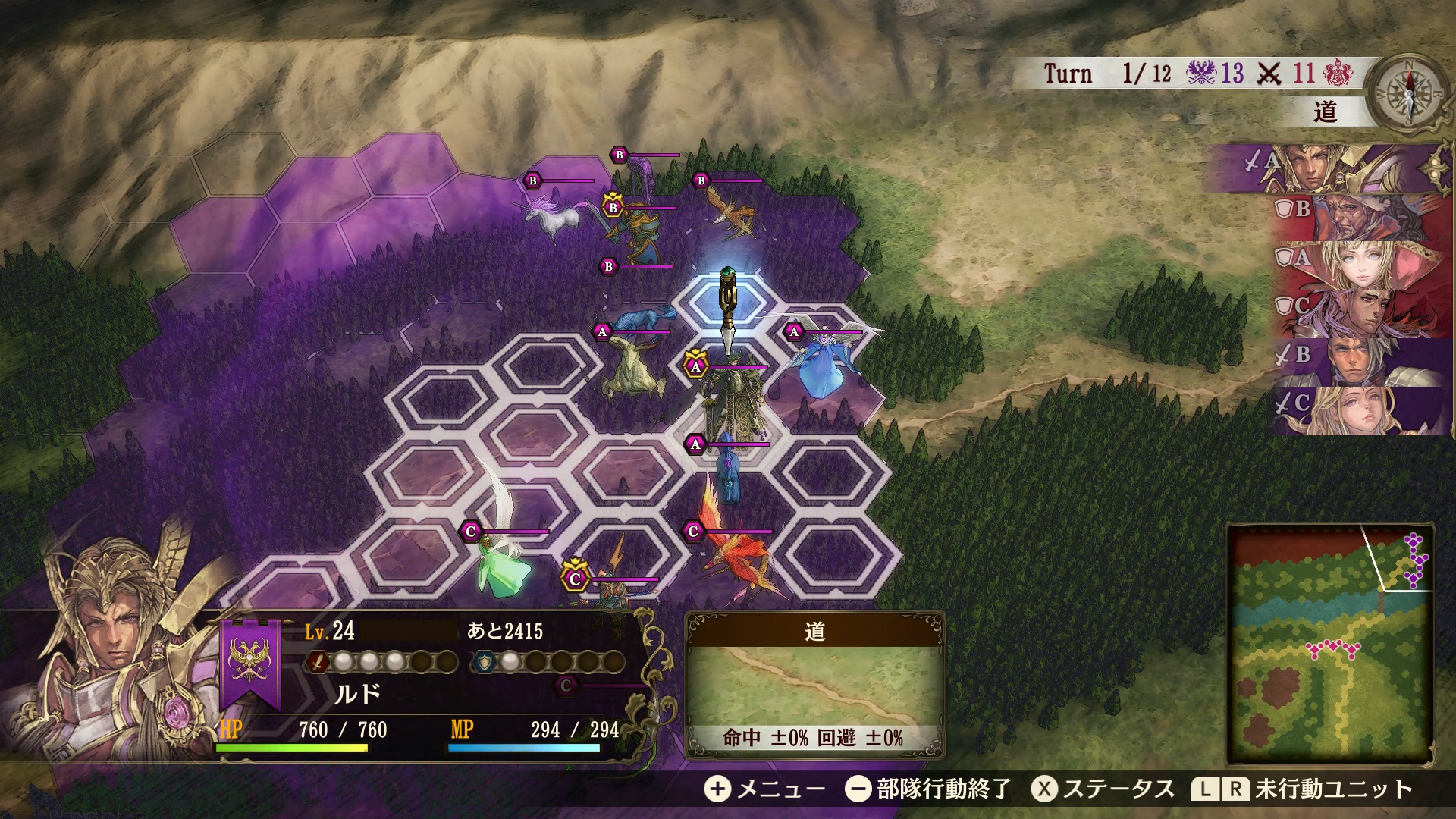
Task: Click the purple crest banner
Action: tap(249, 662)
